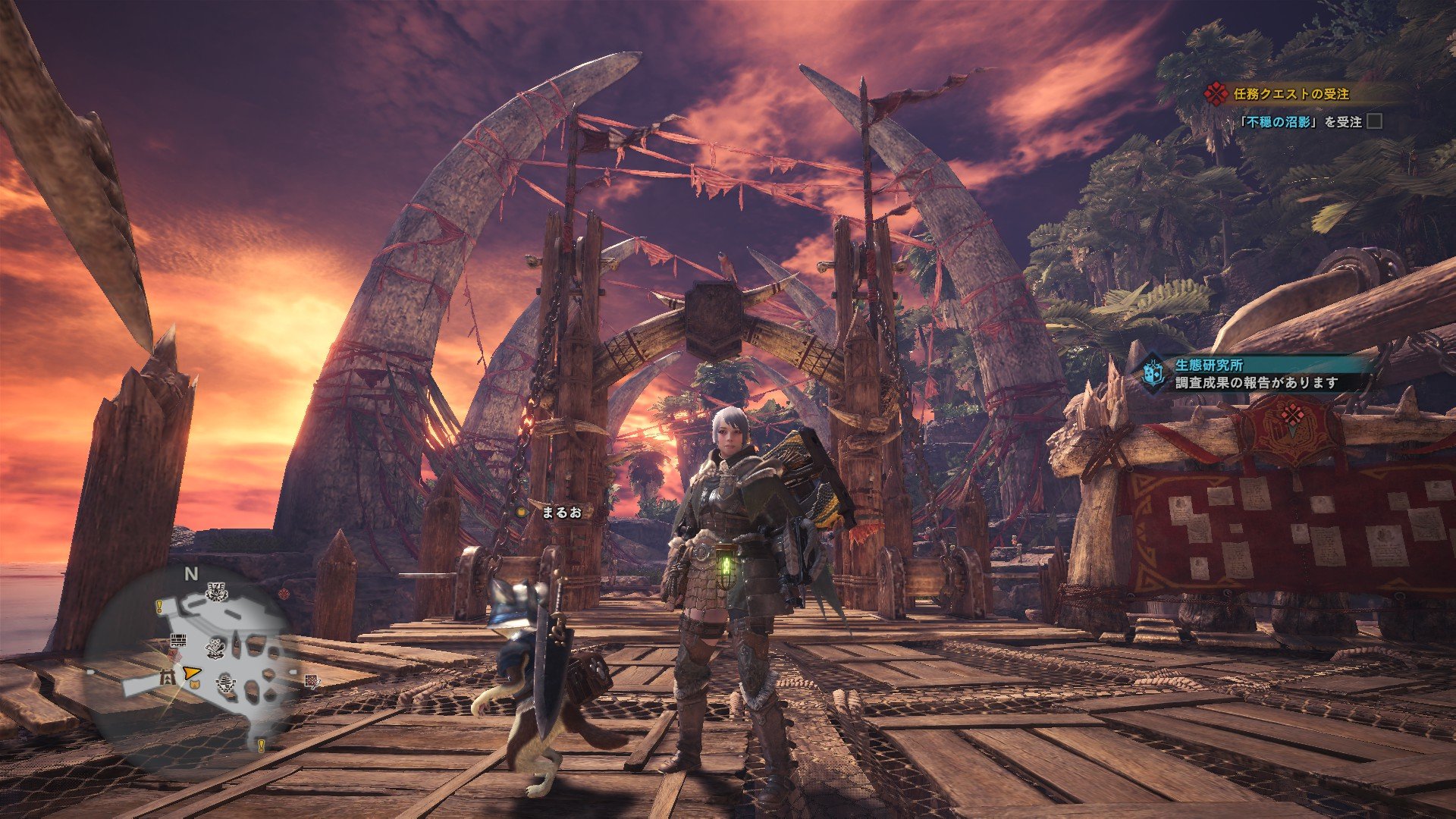Select the fishbone crest icon on the minimap

click(224, 684)
